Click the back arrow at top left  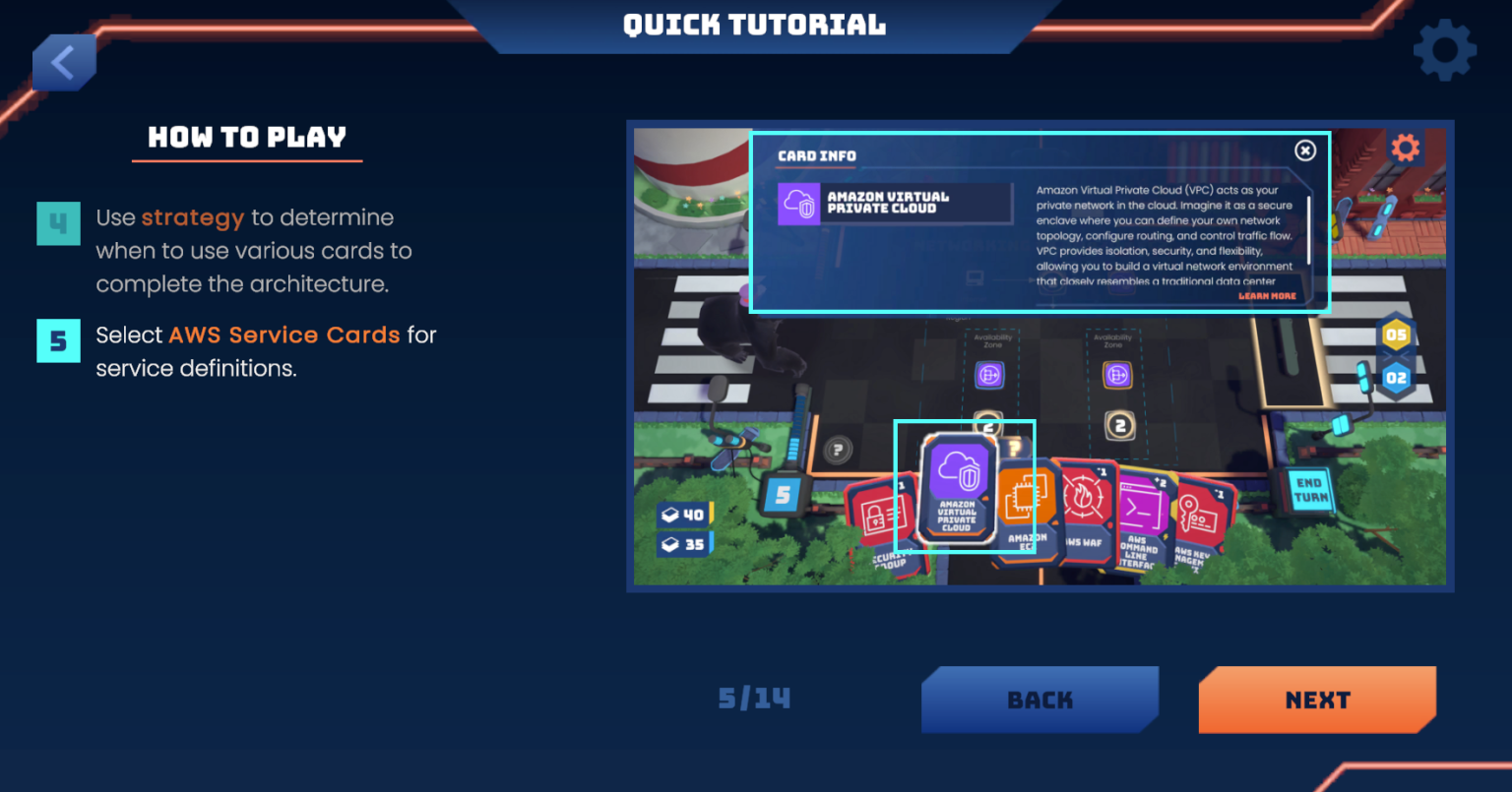click(63, 62)
